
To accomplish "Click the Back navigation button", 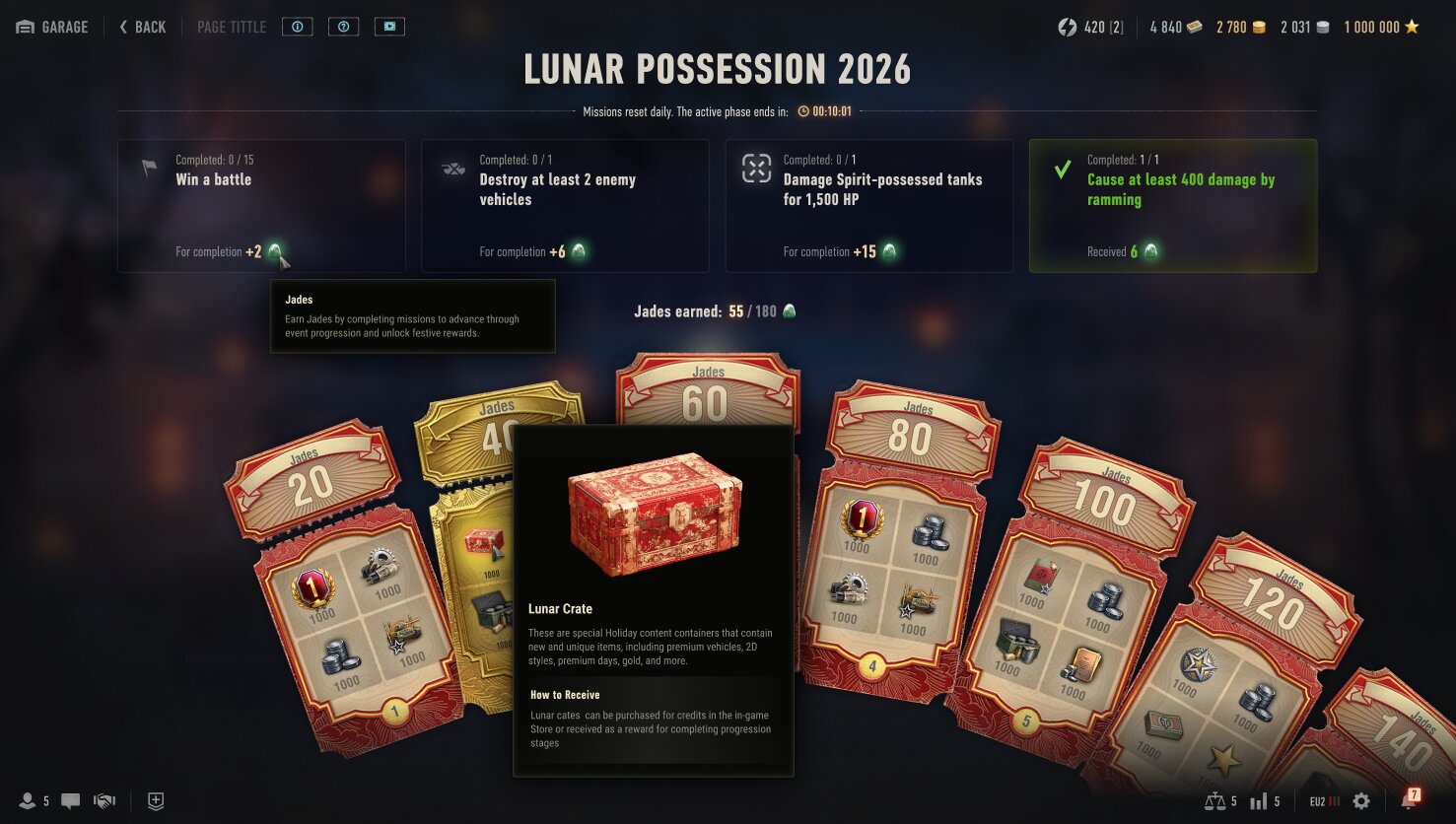I will tap(141, 27).
